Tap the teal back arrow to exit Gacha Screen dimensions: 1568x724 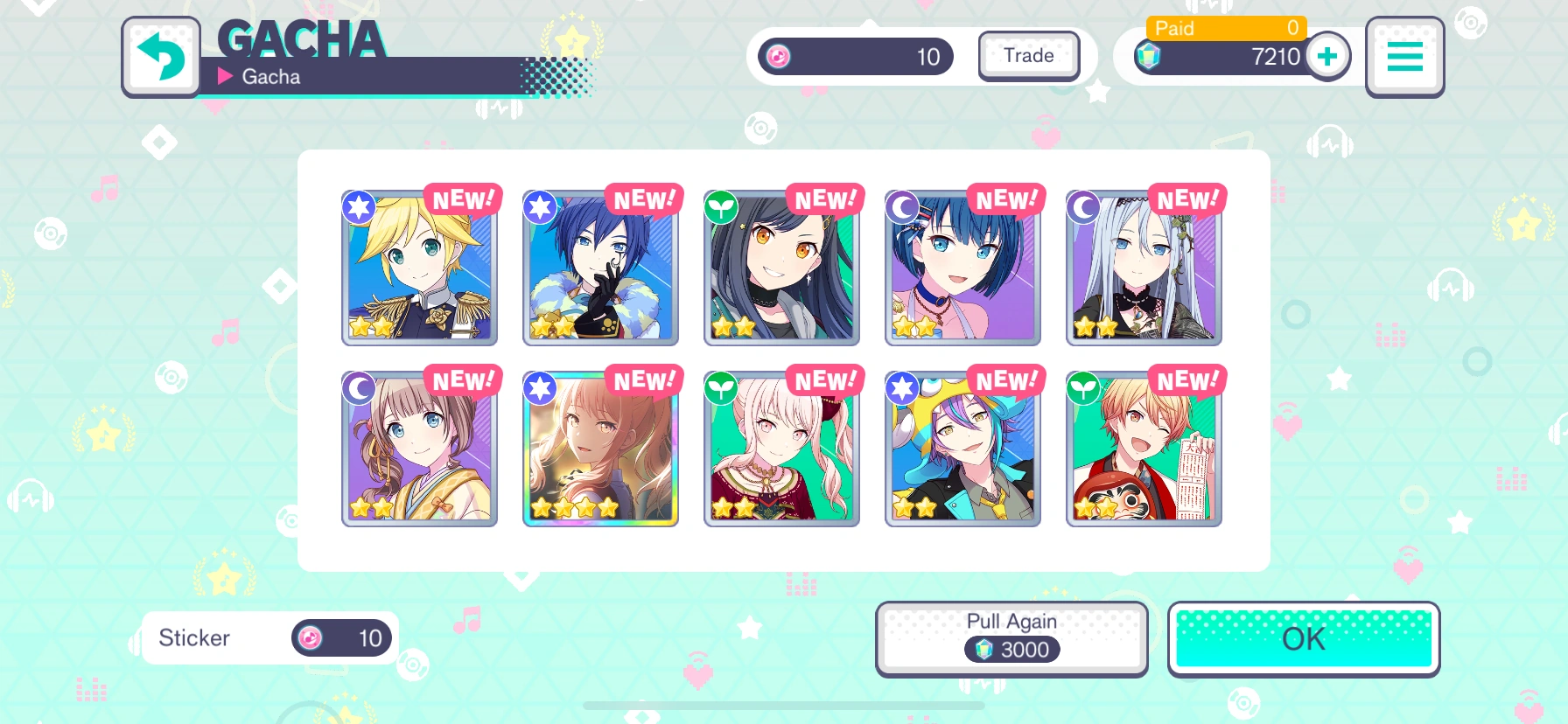pyautogui.click(x=162, y=58)
